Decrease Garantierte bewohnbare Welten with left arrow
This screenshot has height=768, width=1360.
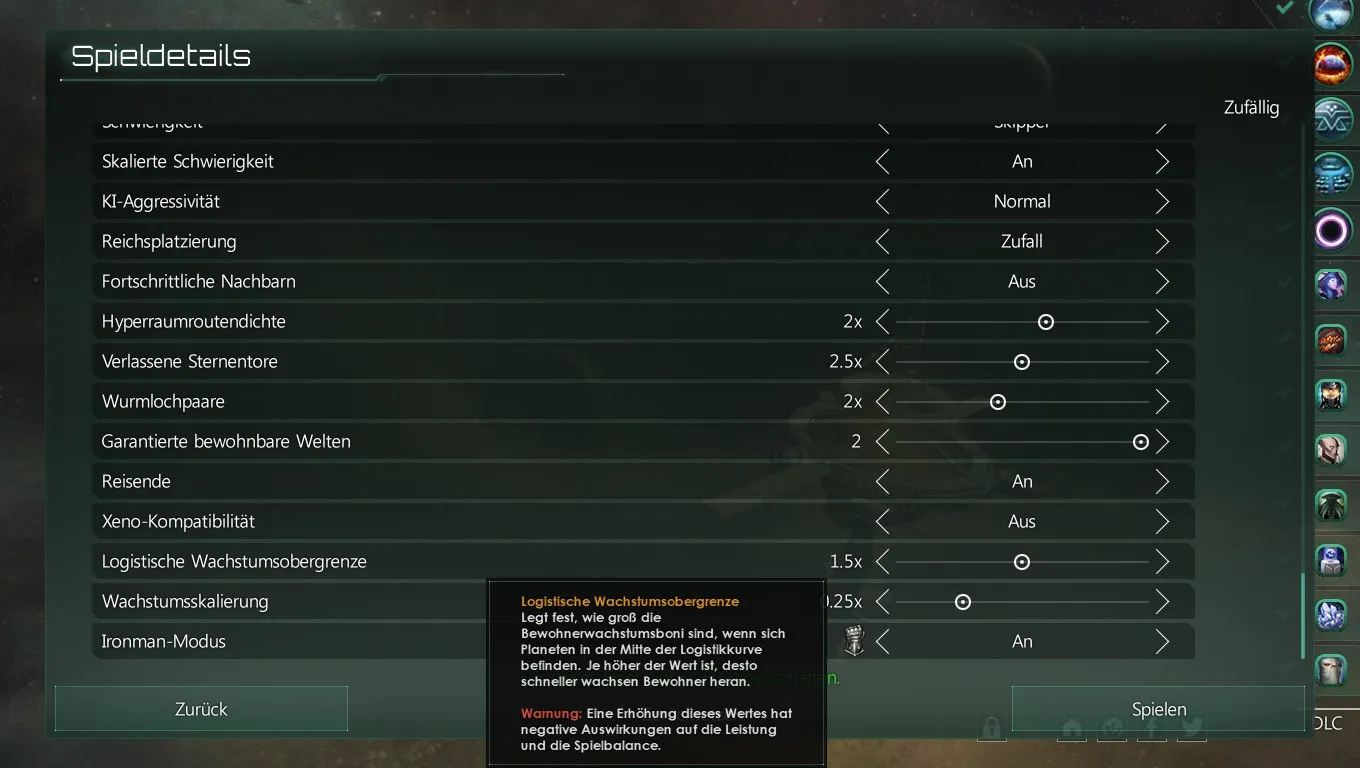[x=882, y=442]
